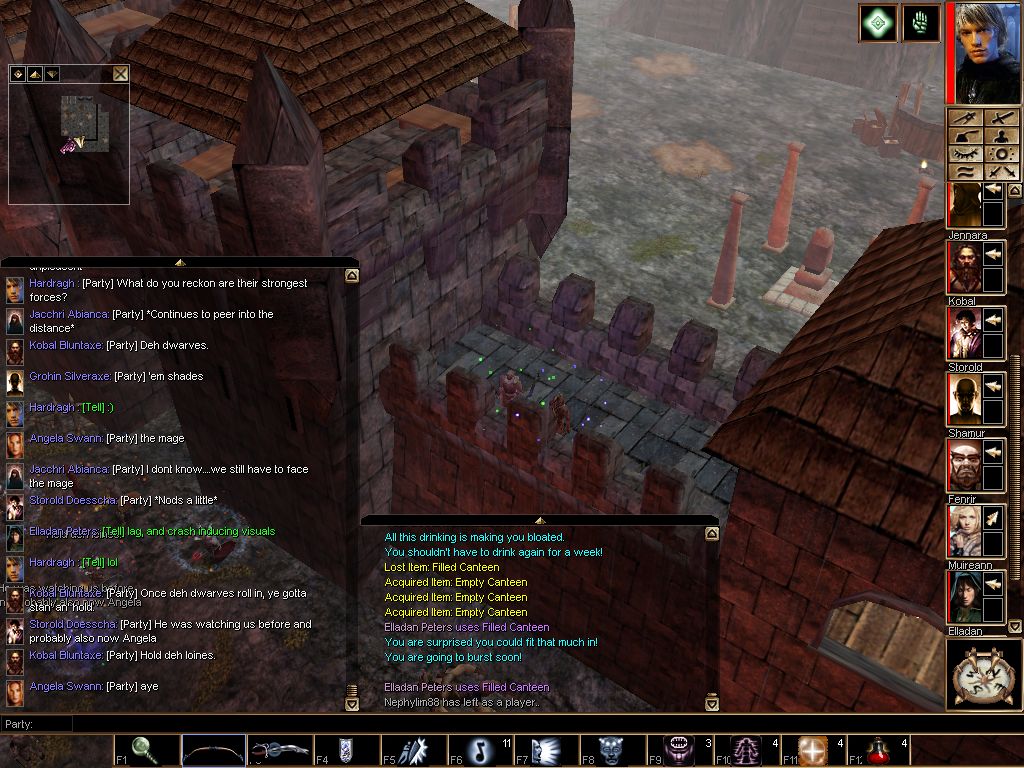Use the magnifying glass in slot F1

point(145,750)
